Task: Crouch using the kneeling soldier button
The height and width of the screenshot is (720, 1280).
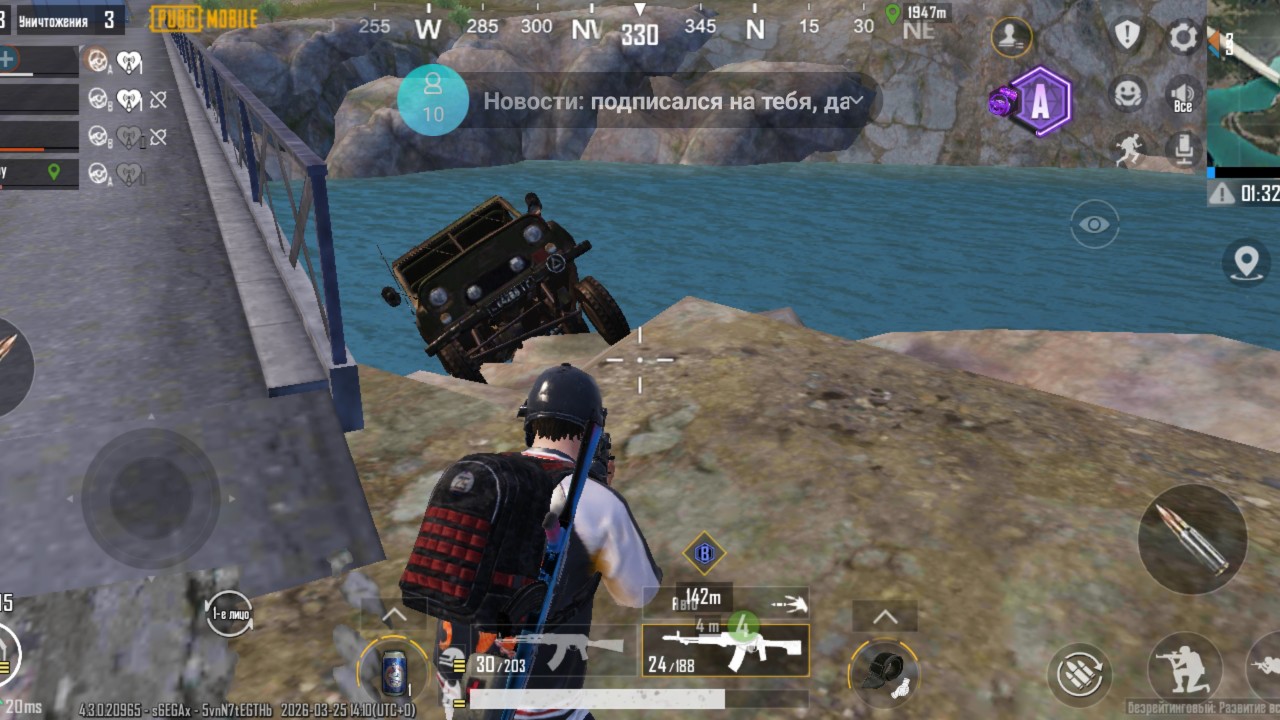Action: tap(1184, 667)
